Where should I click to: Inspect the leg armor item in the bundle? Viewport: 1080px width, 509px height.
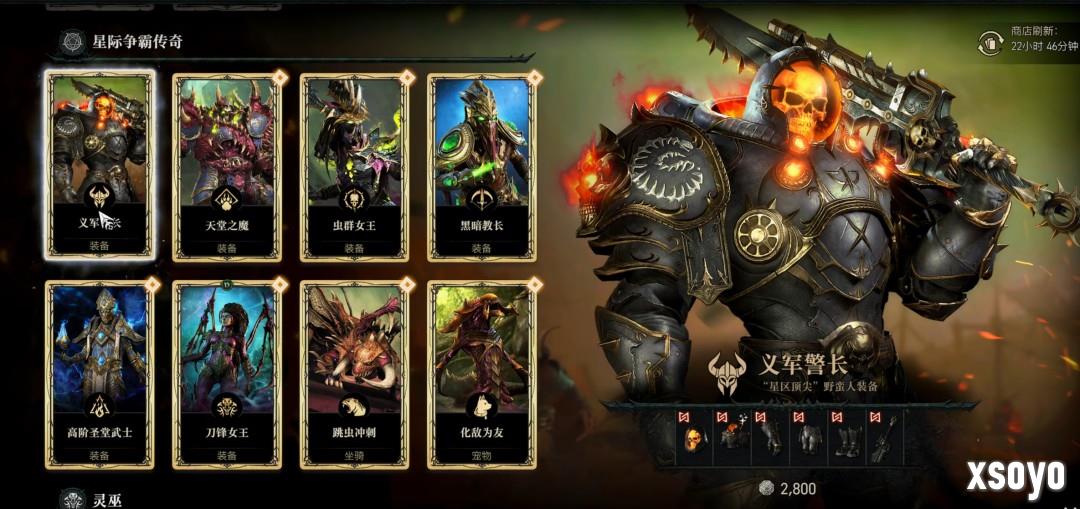(809, 436)
